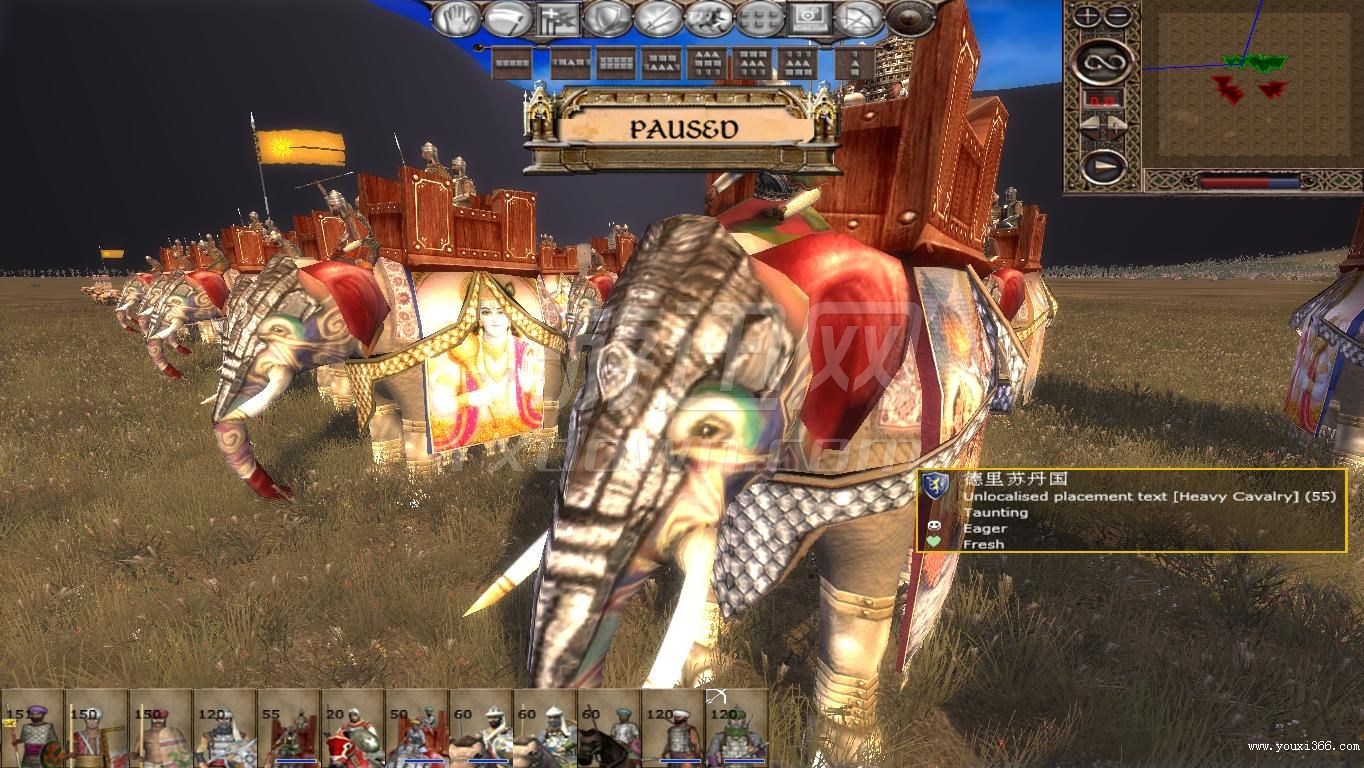Click the grid group formation button
The image size is (1364, 768).
tap(760, 18)
